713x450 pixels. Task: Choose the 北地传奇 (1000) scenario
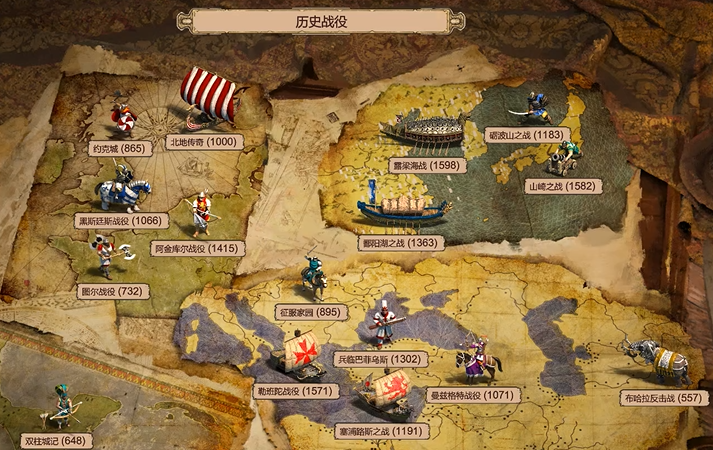pyautogui.click(x=203, y=142)
